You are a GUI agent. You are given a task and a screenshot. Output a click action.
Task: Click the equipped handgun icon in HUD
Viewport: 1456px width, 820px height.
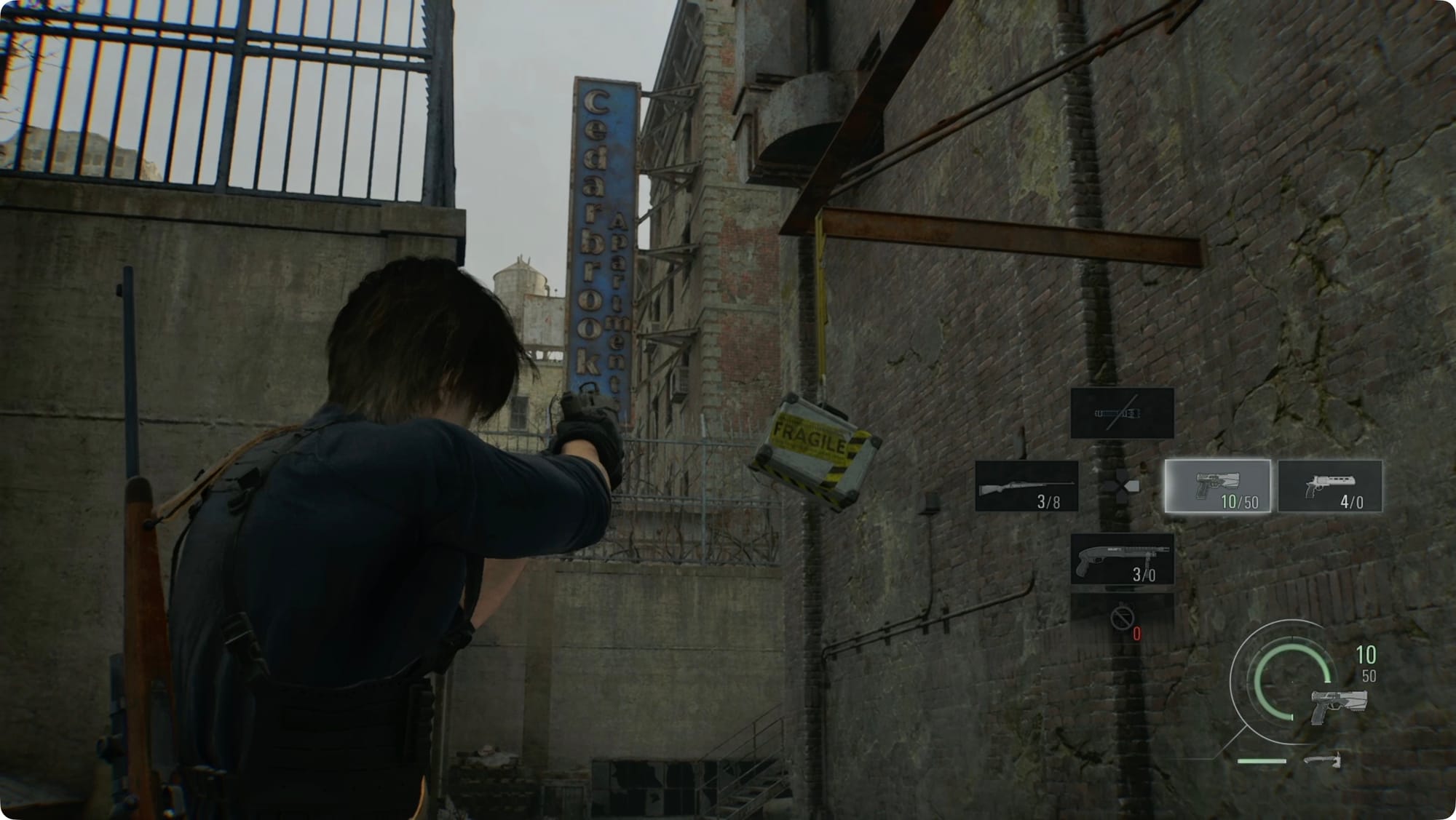[1338, 705]
